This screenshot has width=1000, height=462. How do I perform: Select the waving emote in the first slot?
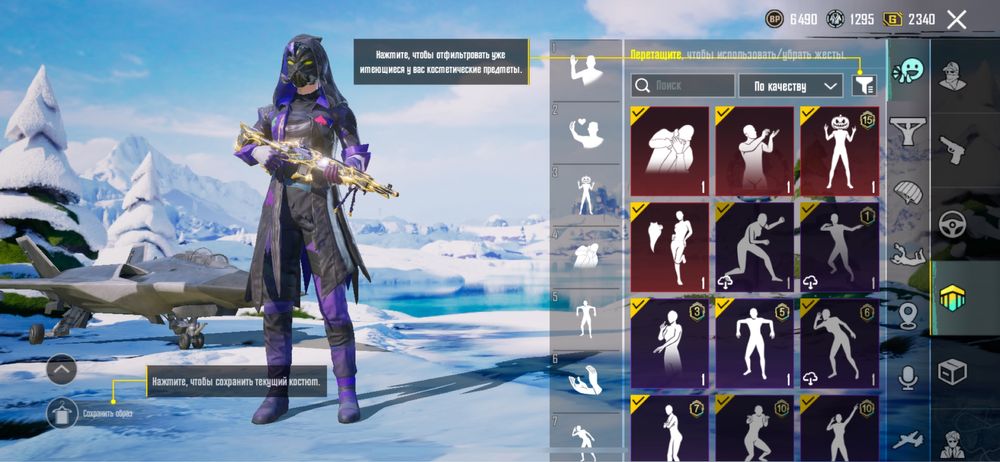click(x=585, y=69)
